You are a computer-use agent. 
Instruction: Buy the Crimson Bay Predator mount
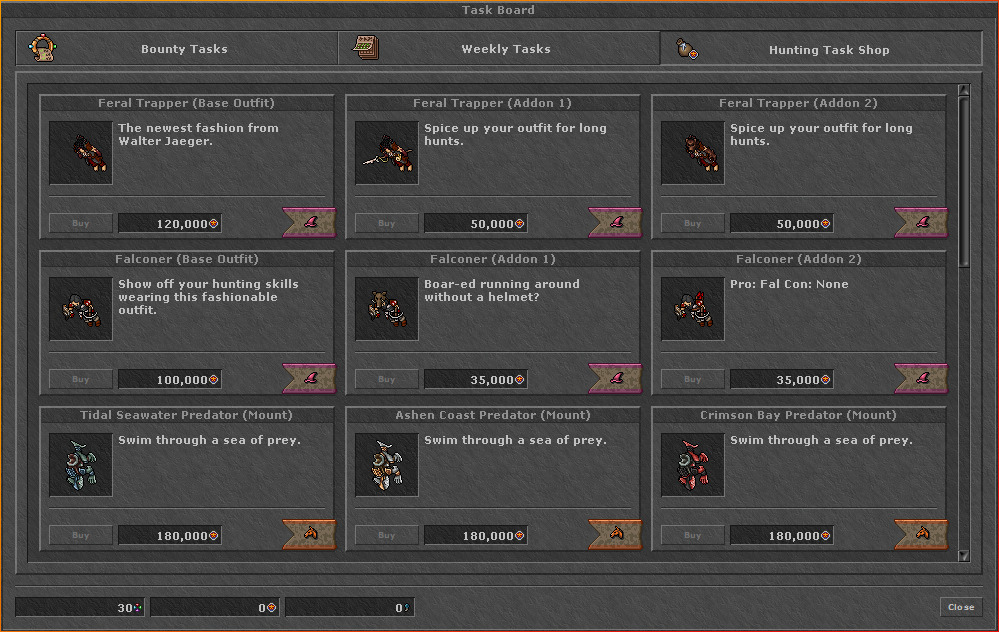click(x=693, y=536)
